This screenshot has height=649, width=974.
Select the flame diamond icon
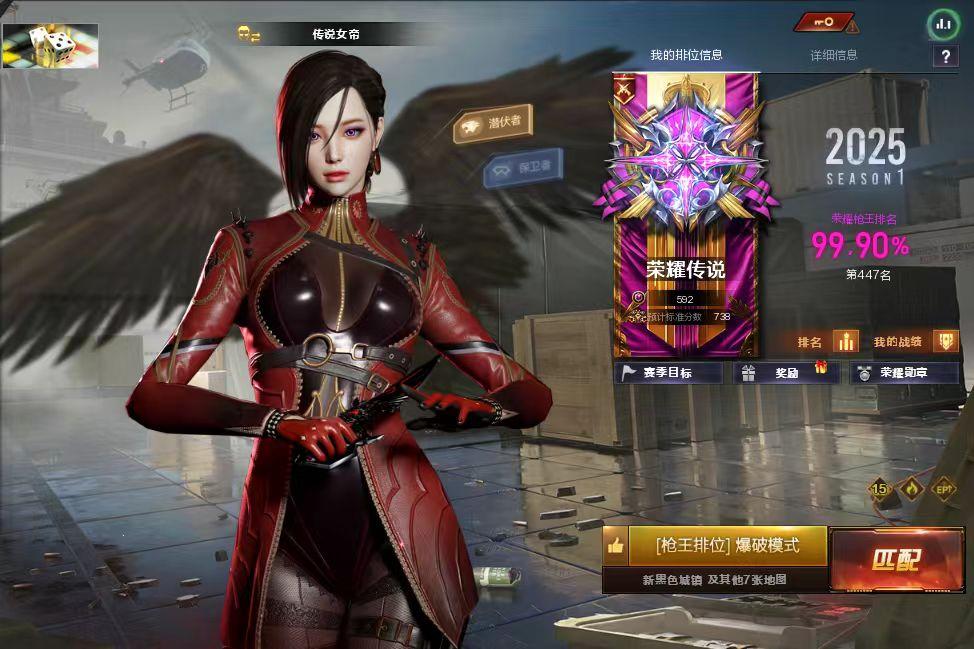[x=912, y=489]
